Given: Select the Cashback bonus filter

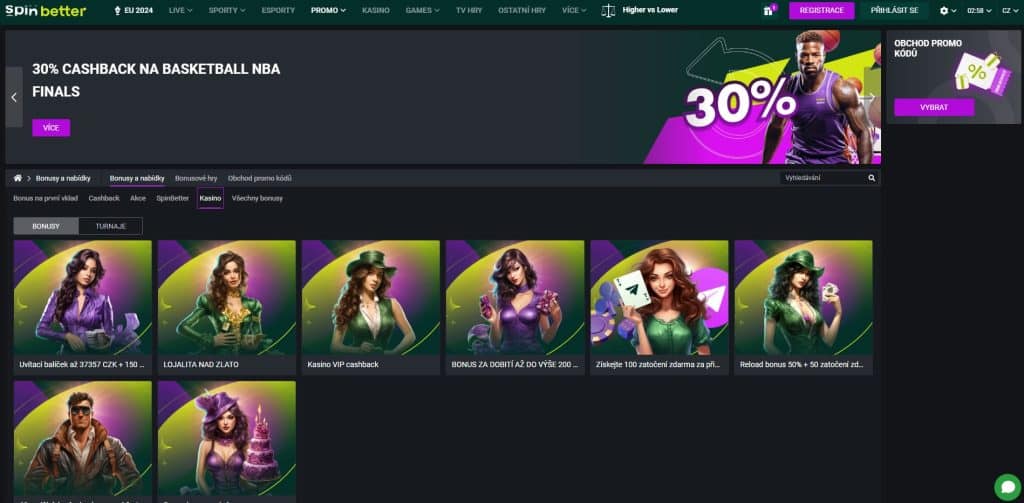Looking at the screenshot, I should (104, 198).
